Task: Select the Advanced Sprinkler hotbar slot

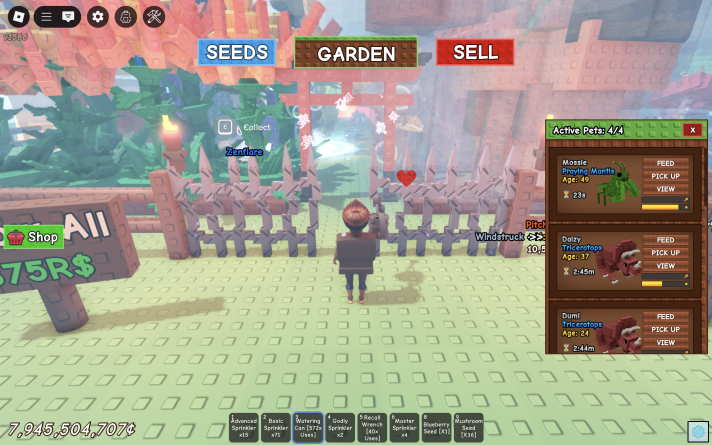Action: pyautogui.click(x=244, y=428)
